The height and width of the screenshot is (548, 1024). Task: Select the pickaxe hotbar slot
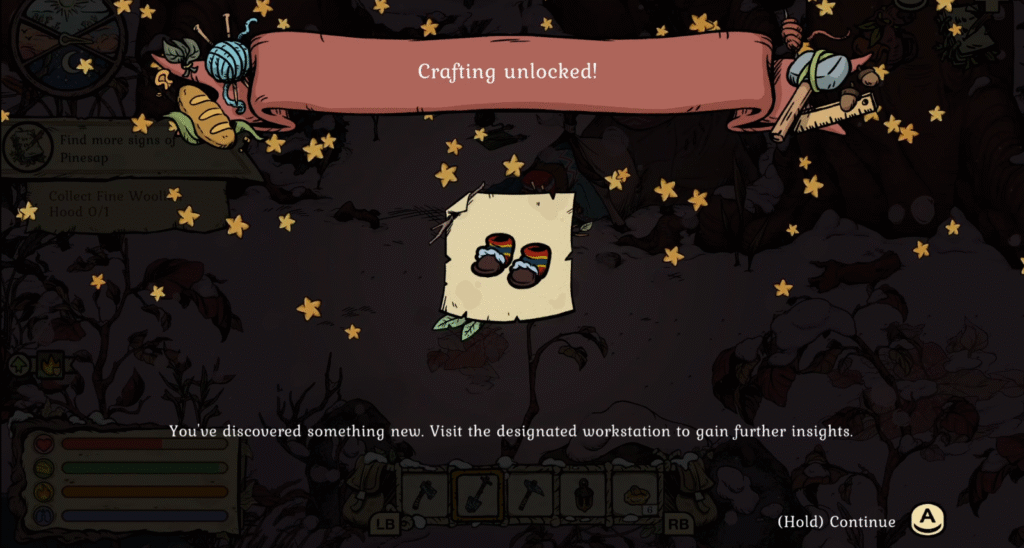(528, 492)
